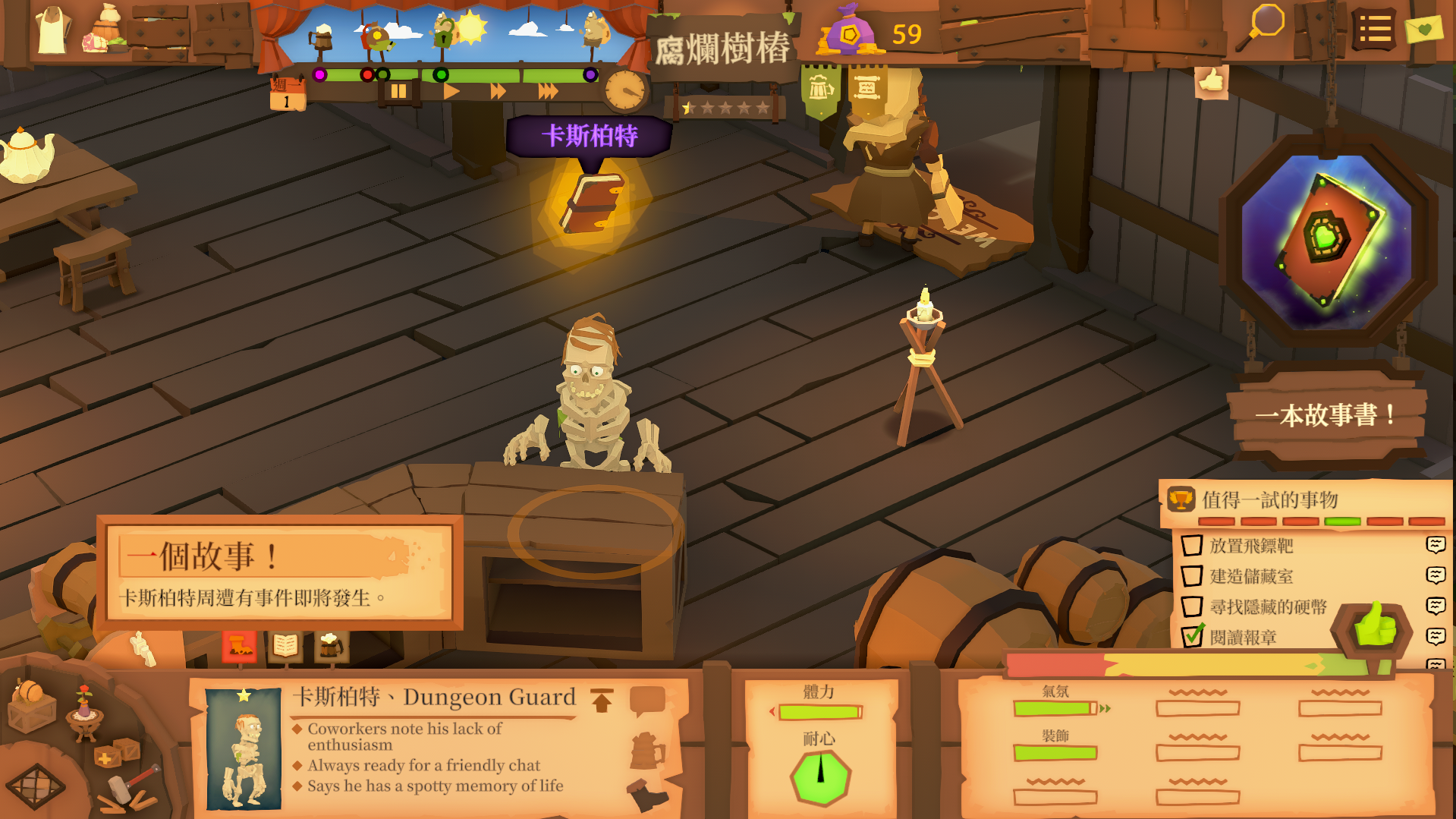Image resolution: width=1456 pixels, height=819 pixels.
Task: Set time to normal play speed
Action: pyautogui.click(x=451, y=92)
